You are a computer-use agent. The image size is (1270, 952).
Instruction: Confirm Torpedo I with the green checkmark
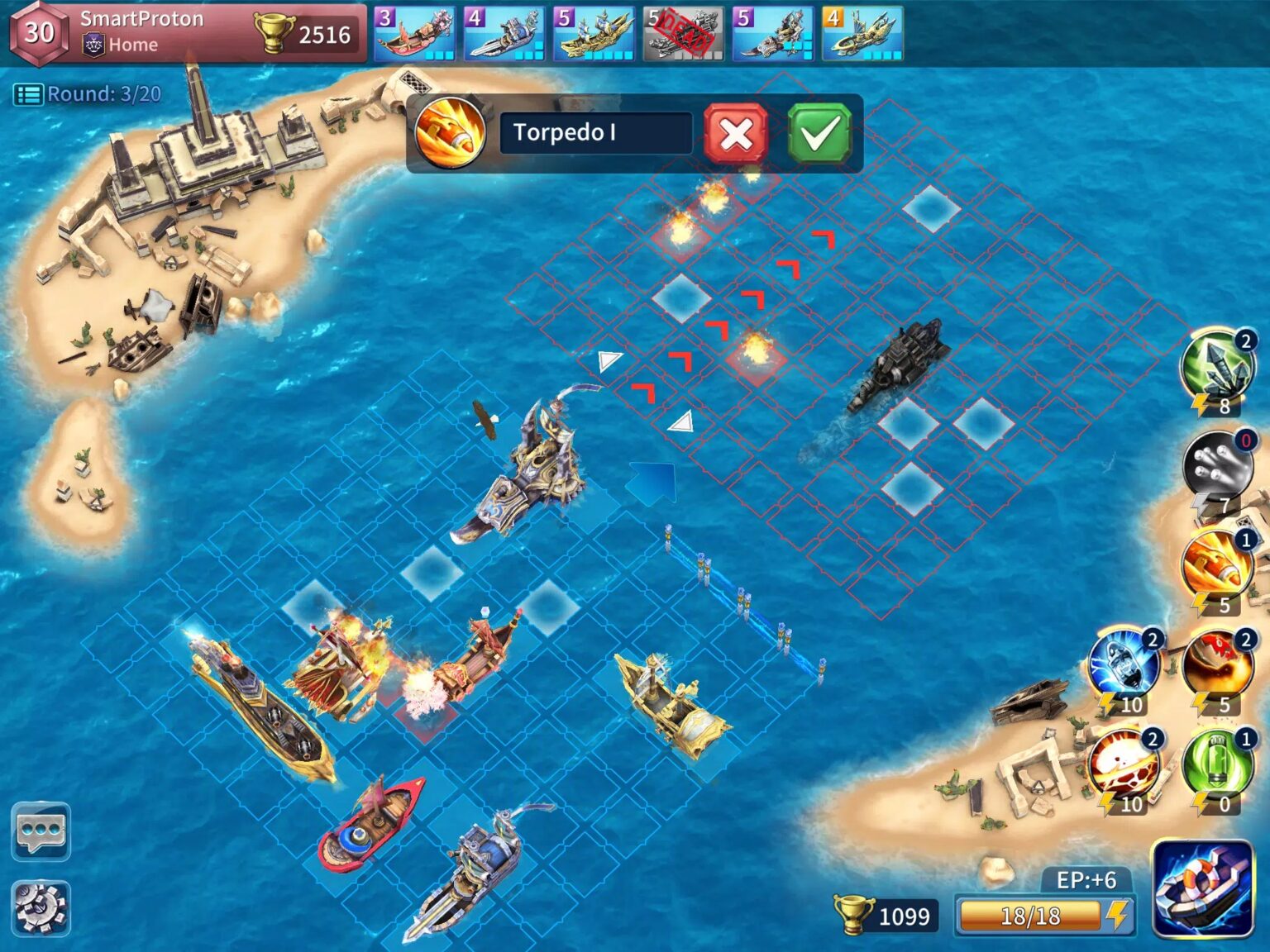[819, 135]
